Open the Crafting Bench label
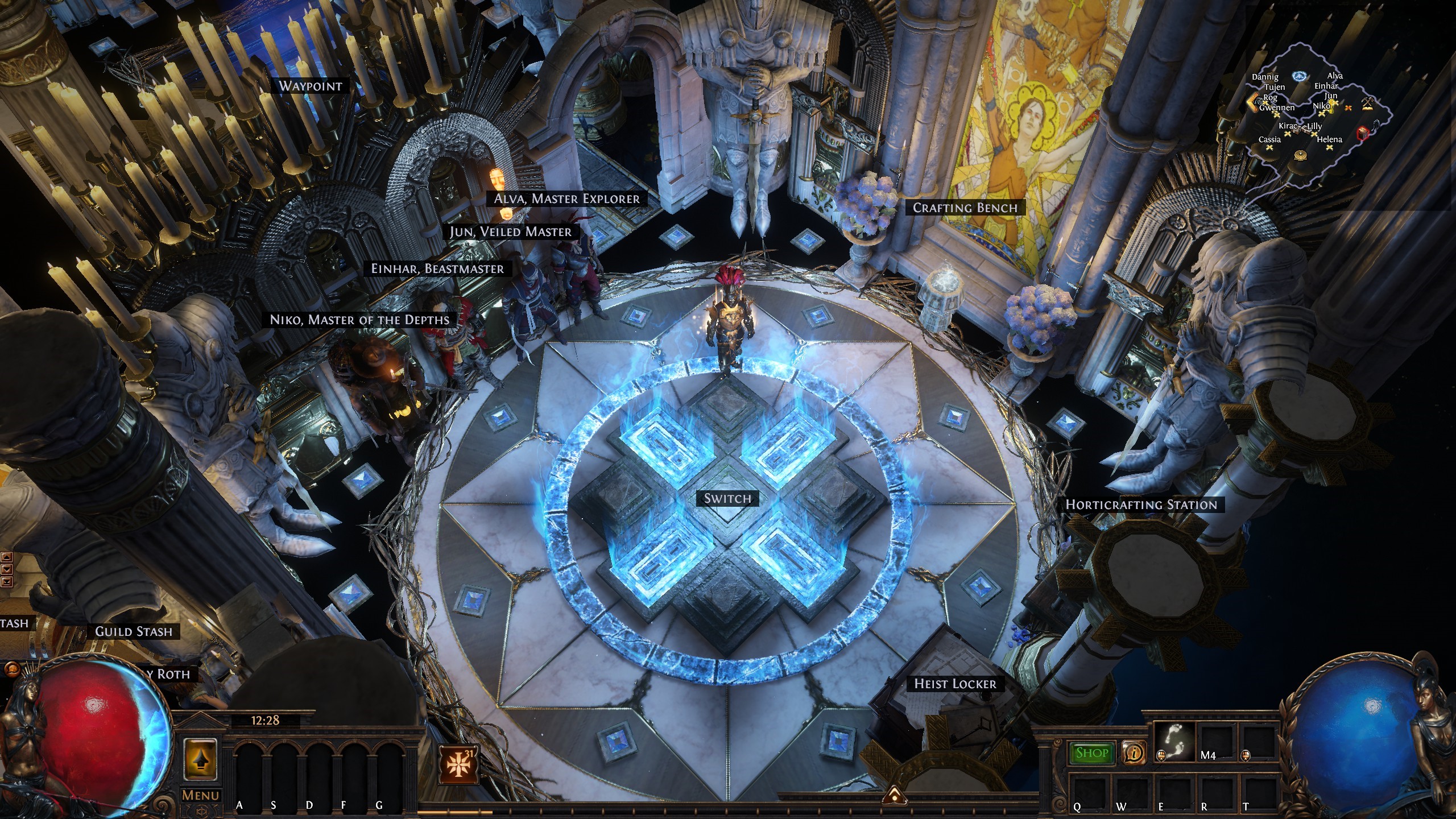 tap(965, 208)
